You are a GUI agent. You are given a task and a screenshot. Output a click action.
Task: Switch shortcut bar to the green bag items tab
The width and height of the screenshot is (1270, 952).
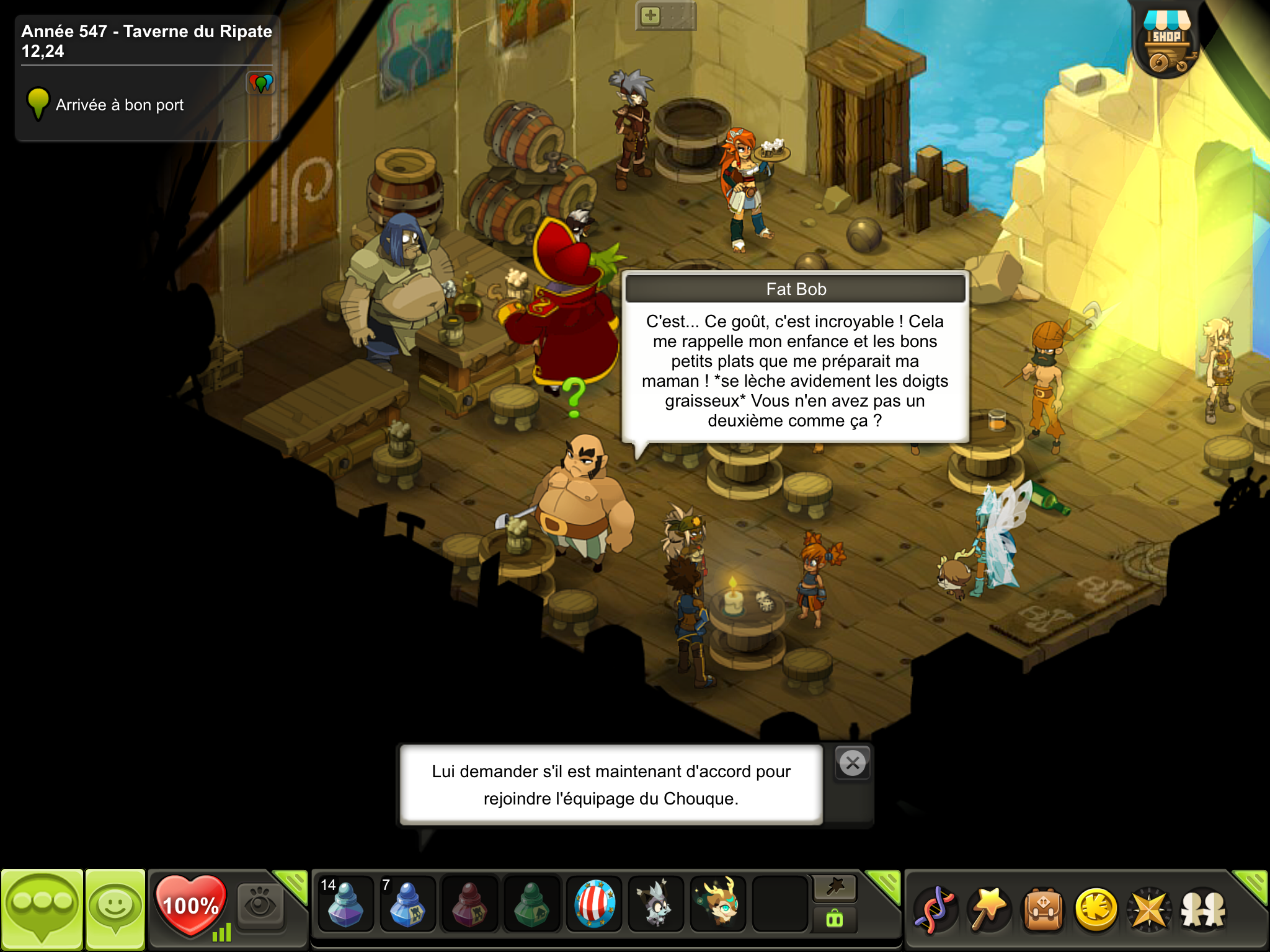tap(835, 919)
